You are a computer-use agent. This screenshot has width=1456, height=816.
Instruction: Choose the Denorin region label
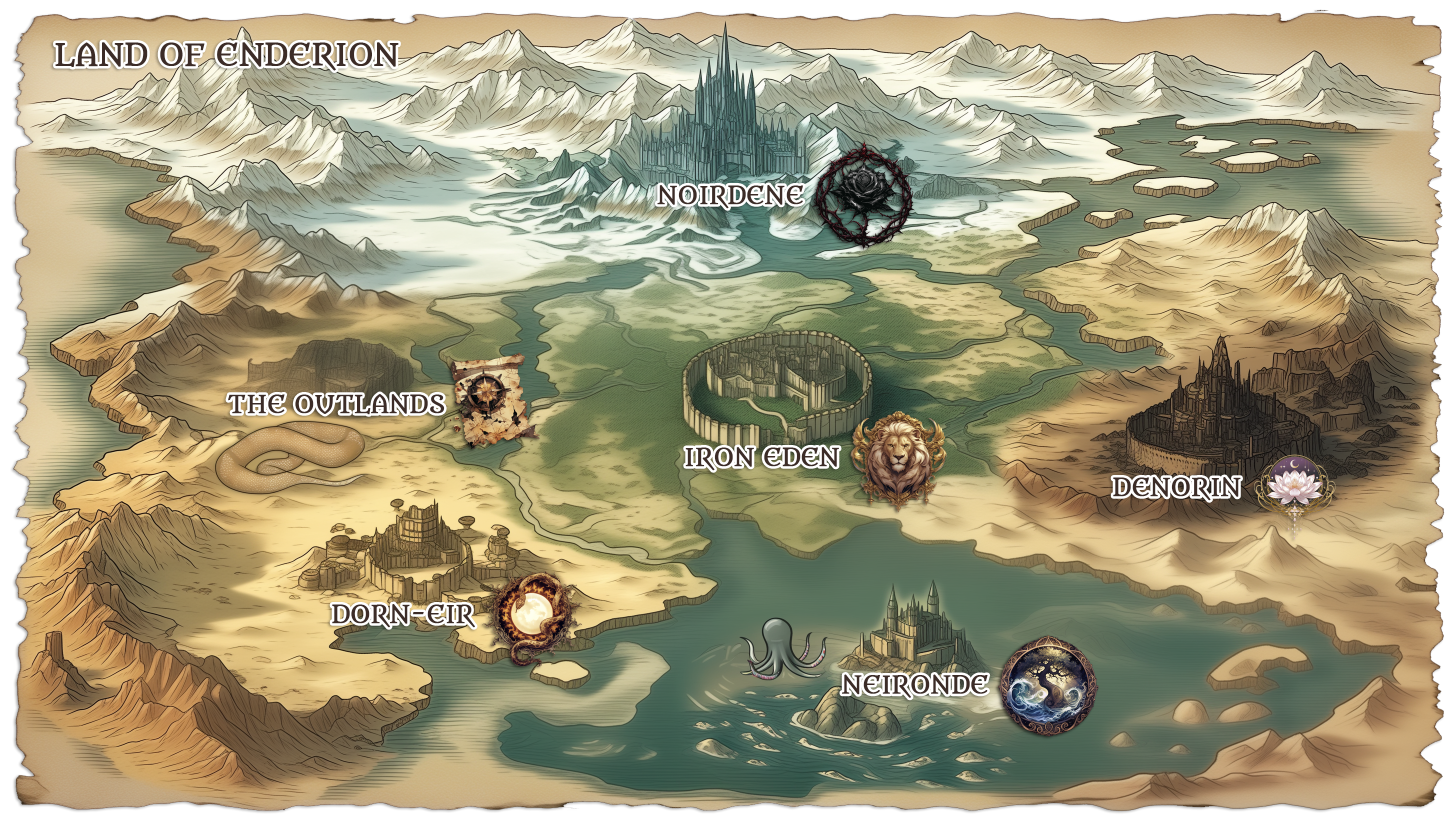[x=1175, y=487]
